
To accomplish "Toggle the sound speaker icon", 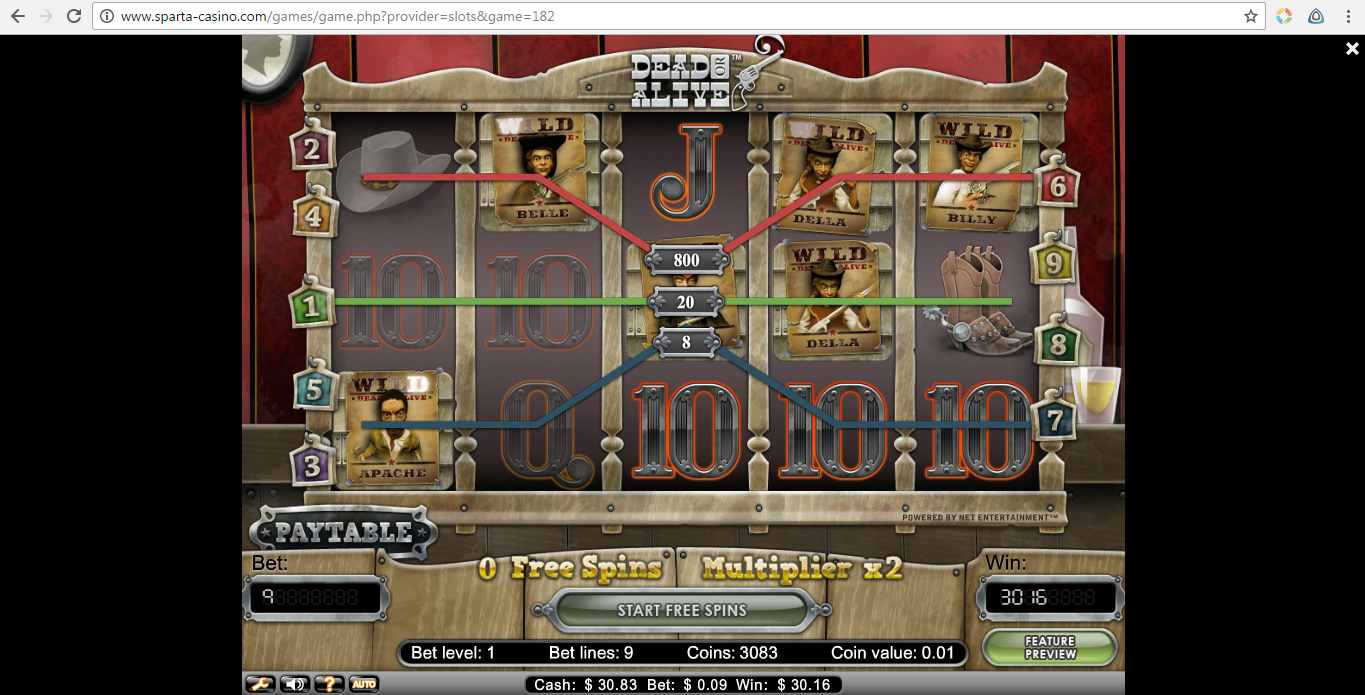I will point(294,684).
